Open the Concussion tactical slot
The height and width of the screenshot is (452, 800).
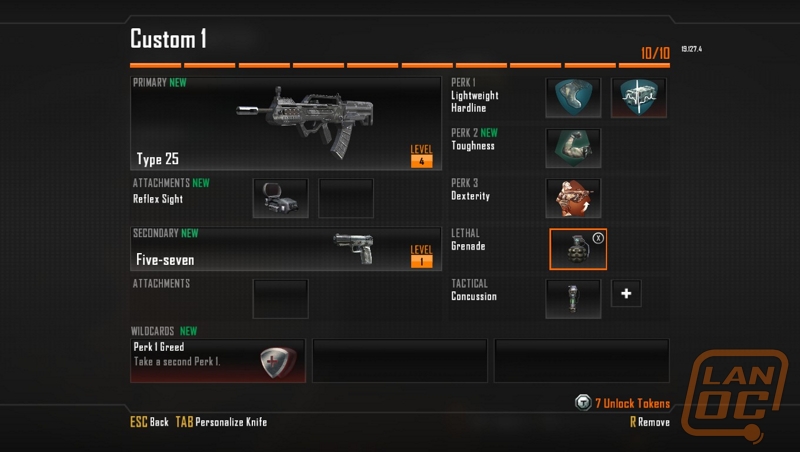573,298
